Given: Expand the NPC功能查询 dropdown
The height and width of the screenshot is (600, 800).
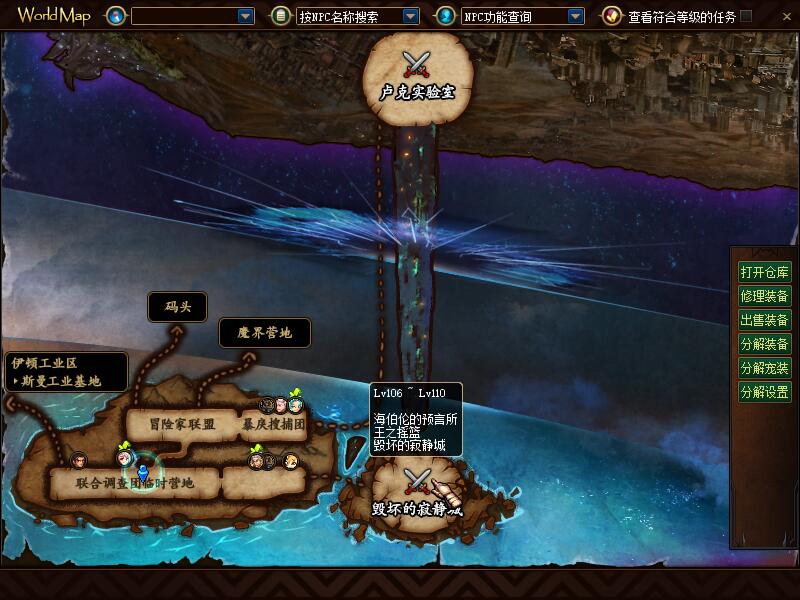Looking at the screenshot, I should (575, 16).
